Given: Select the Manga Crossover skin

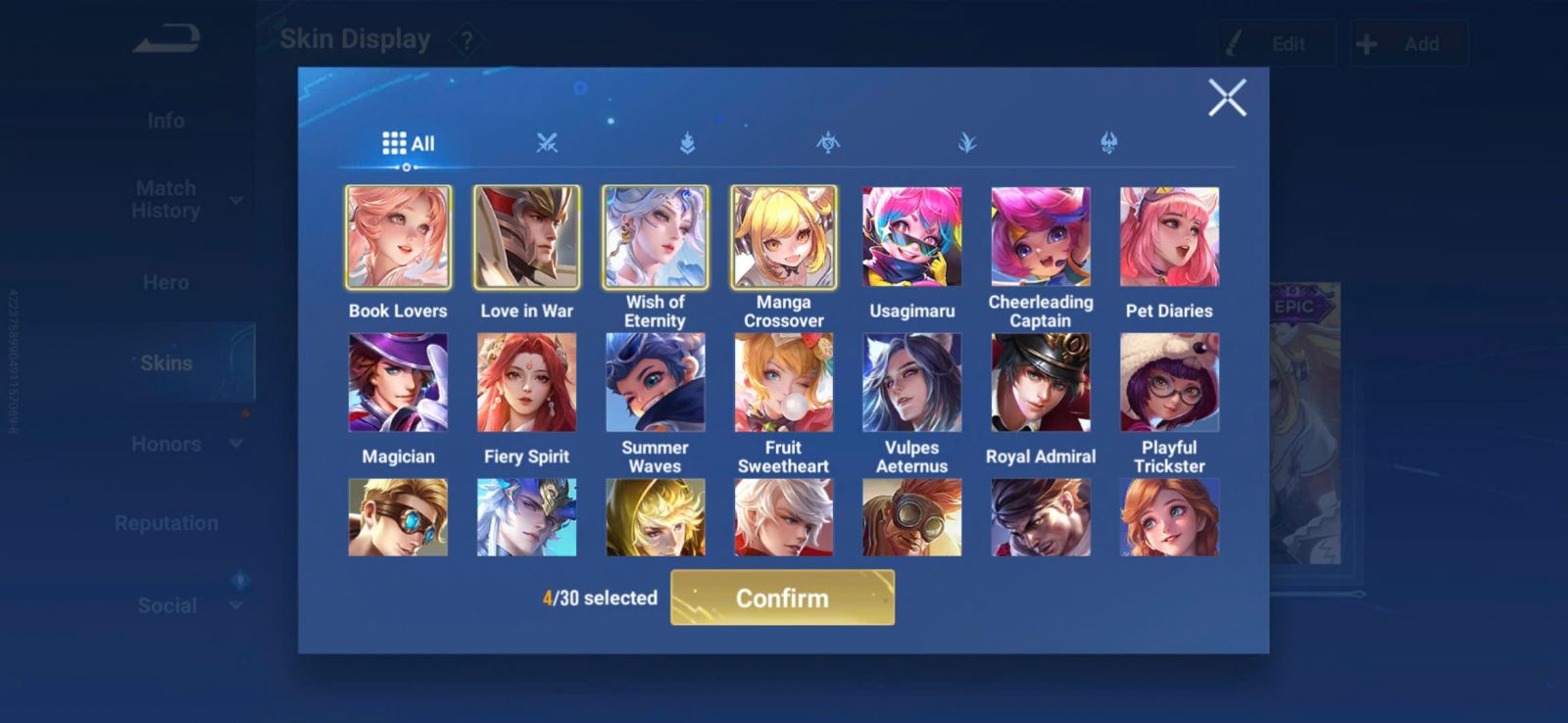Looking at the screenshot, I should [x=783, y=238].
